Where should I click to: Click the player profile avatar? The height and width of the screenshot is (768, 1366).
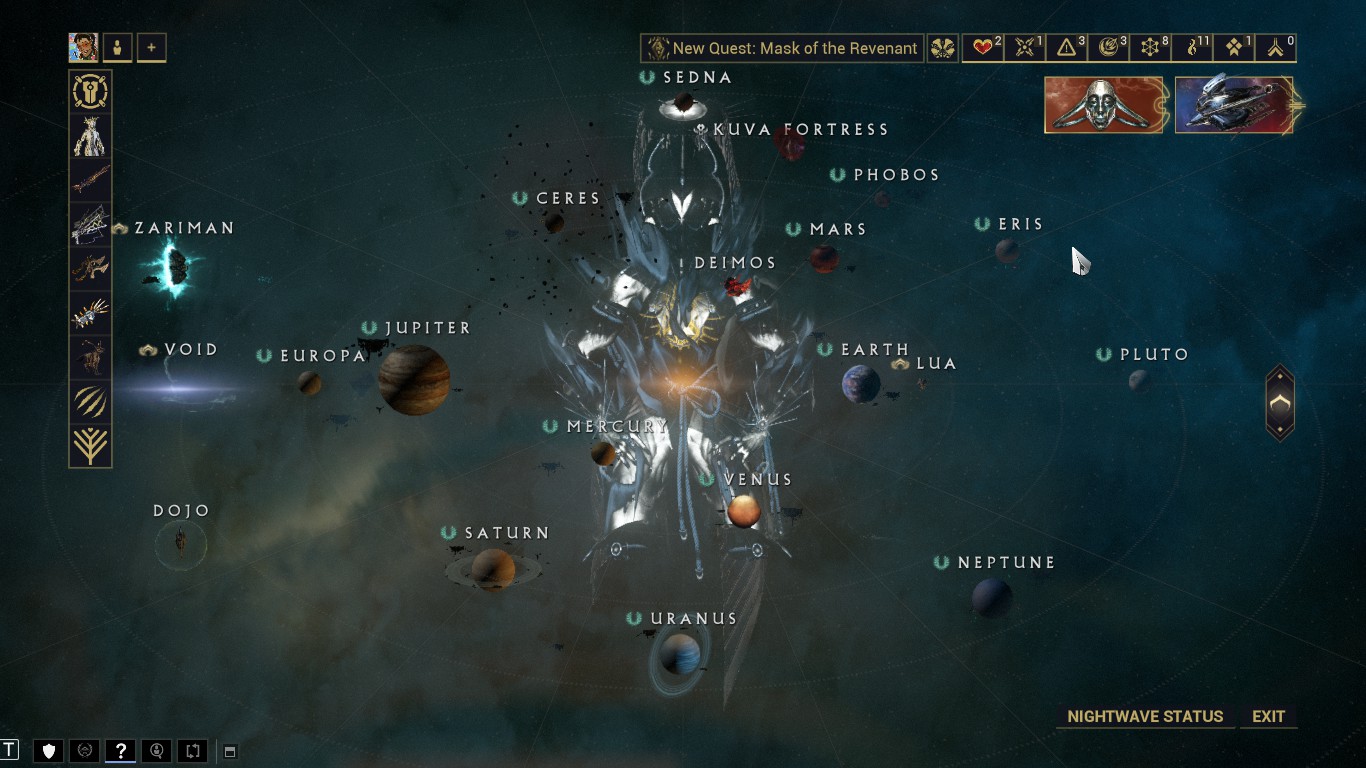(83, 47)
